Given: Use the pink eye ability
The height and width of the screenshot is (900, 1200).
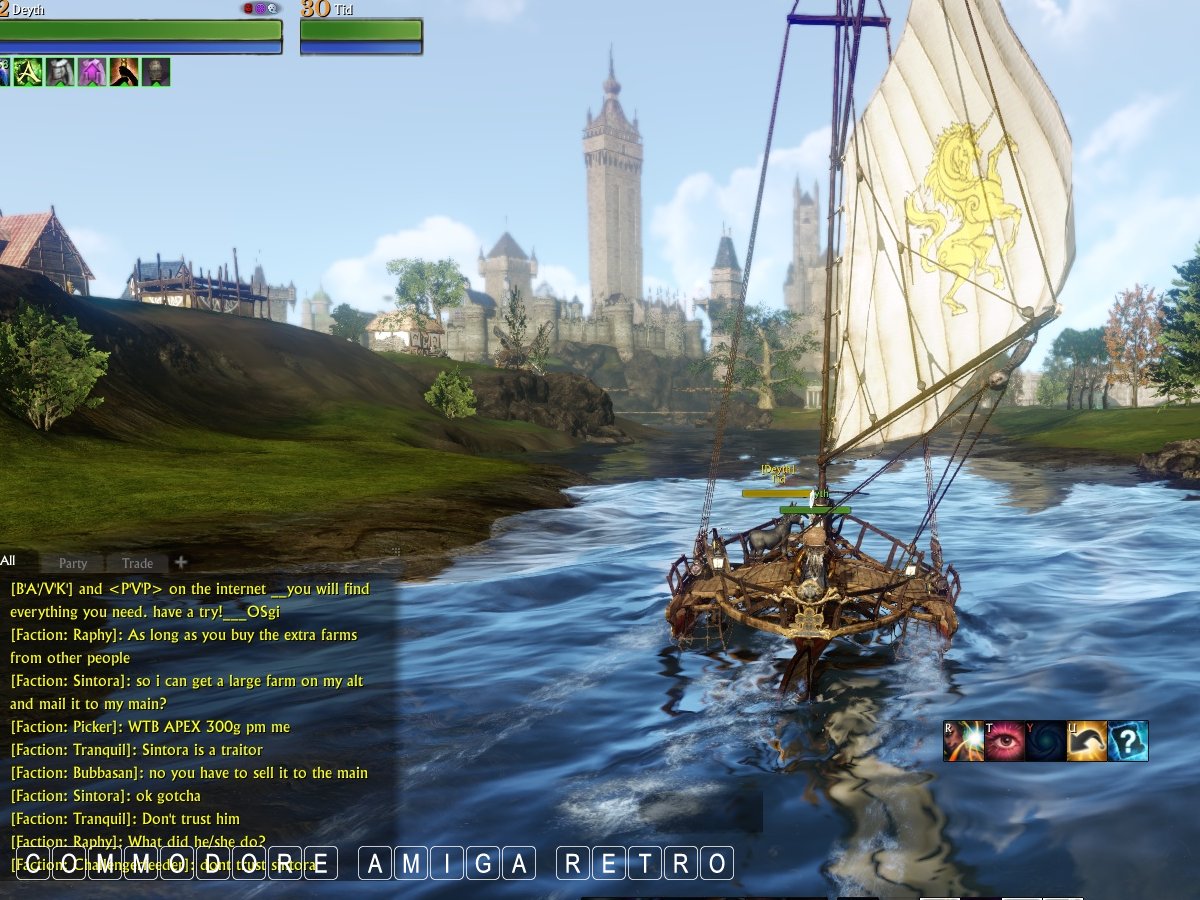Looking at the screenshot, I should (x=1005, y=741).
